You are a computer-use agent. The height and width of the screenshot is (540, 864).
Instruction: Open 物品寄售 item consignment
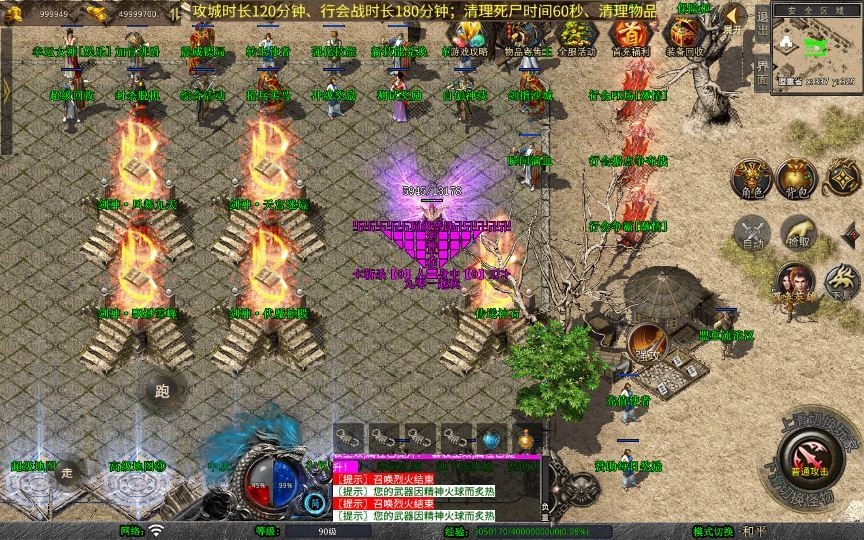tap(521, 38)
